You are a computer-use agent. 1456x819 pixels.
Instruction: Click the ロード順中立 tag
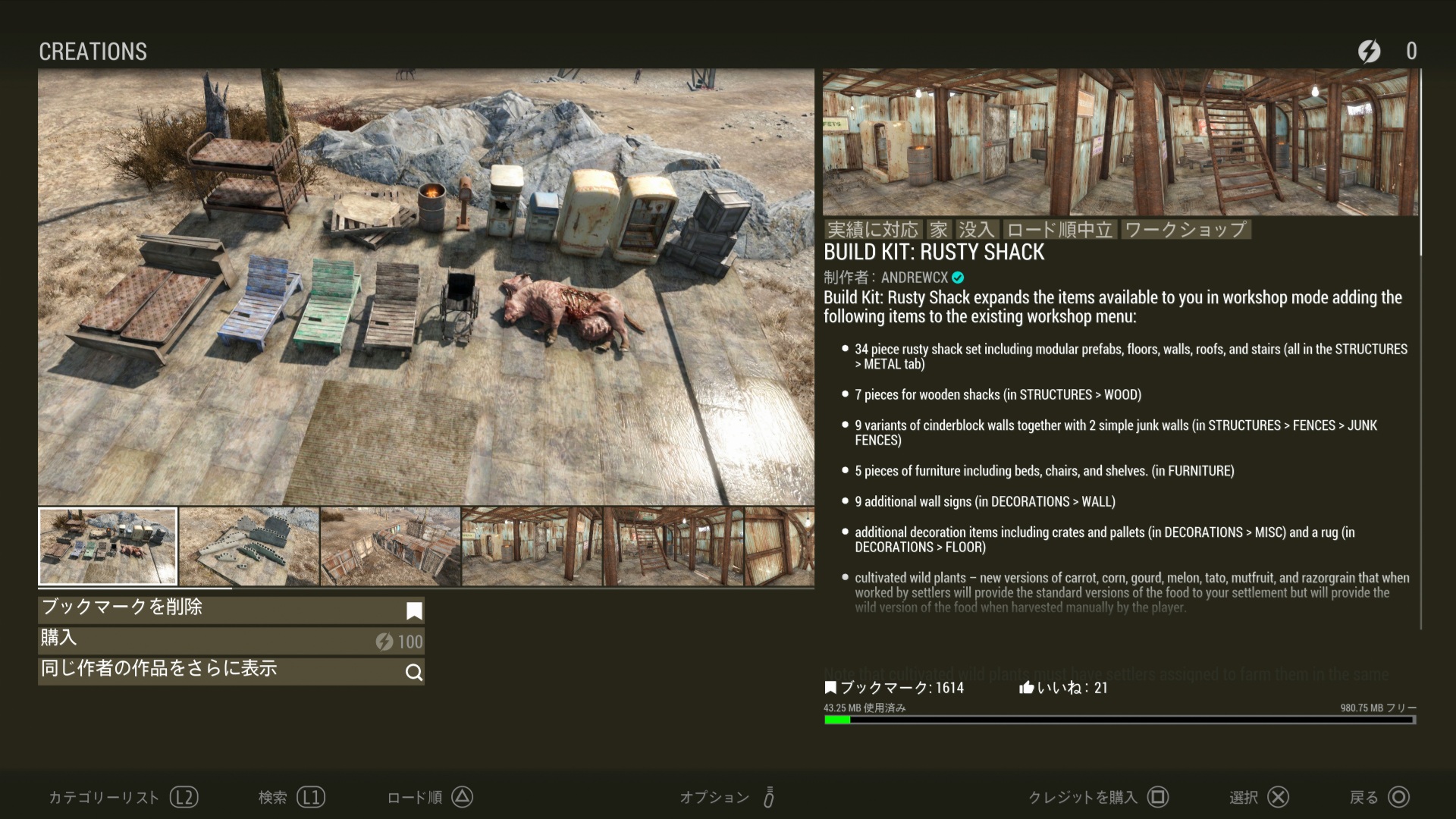[1059, 230]
